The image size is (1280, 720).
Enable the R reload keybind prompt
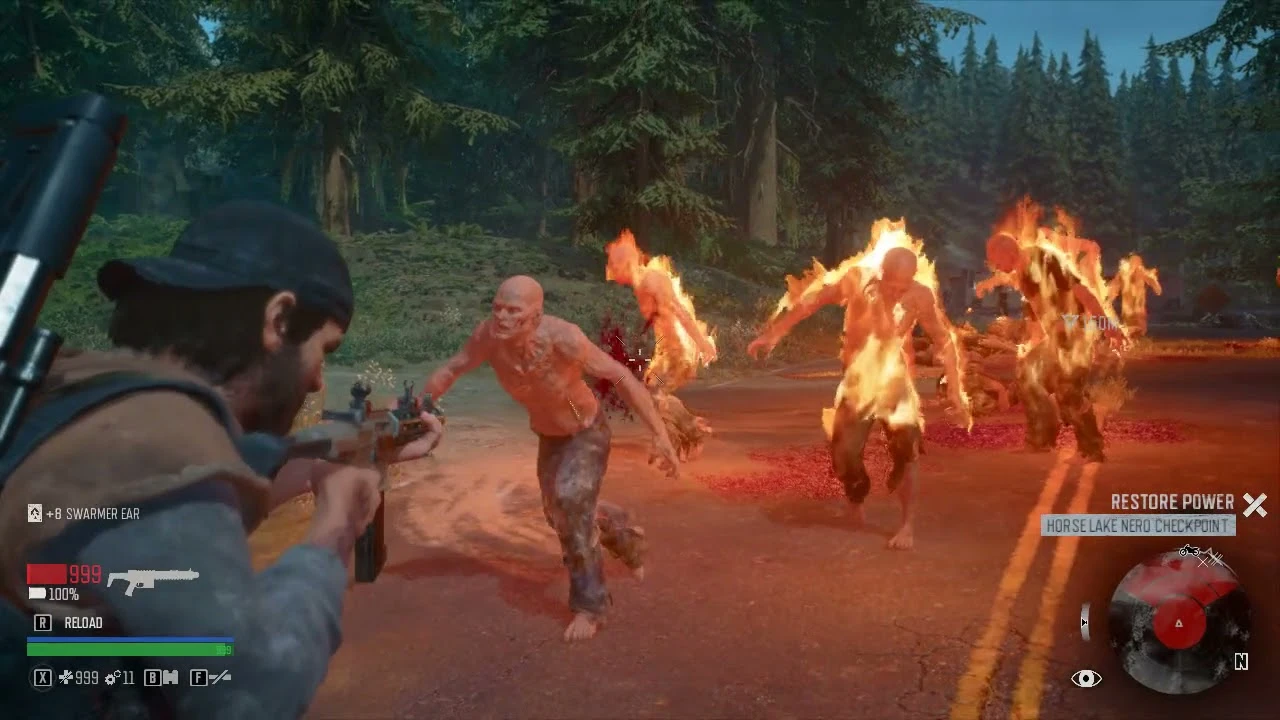coord(43,622)
